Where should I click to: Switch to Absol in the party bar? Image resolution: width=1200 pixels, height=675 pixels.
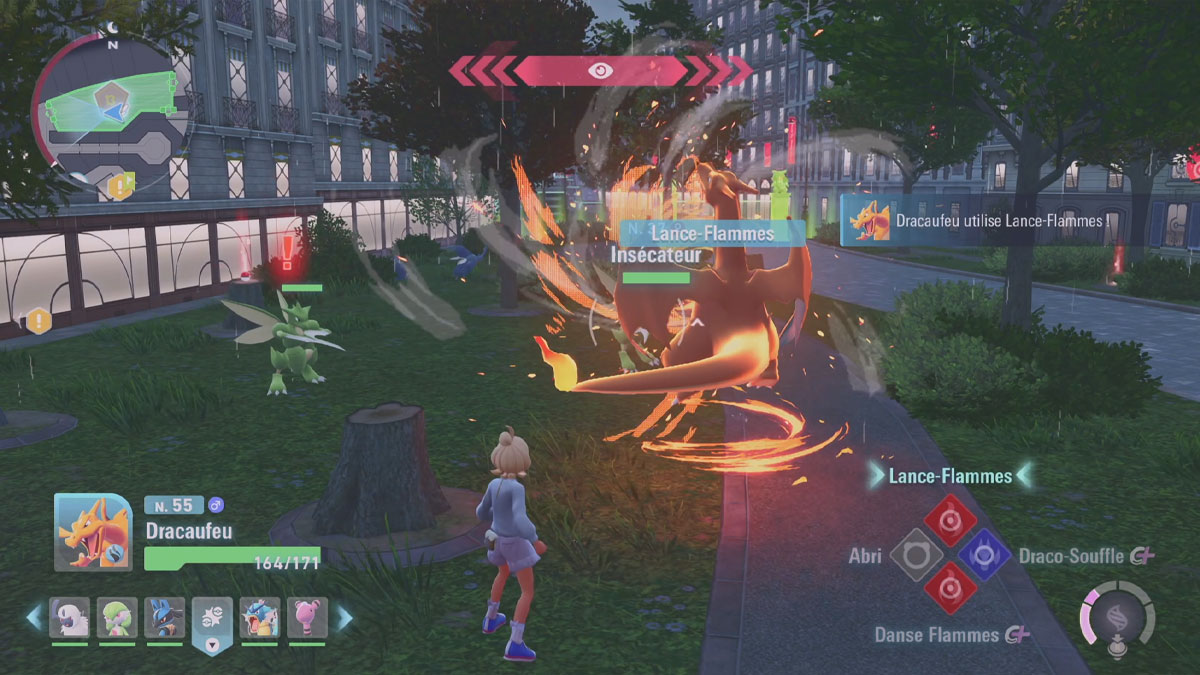click(x=70, y=618)
